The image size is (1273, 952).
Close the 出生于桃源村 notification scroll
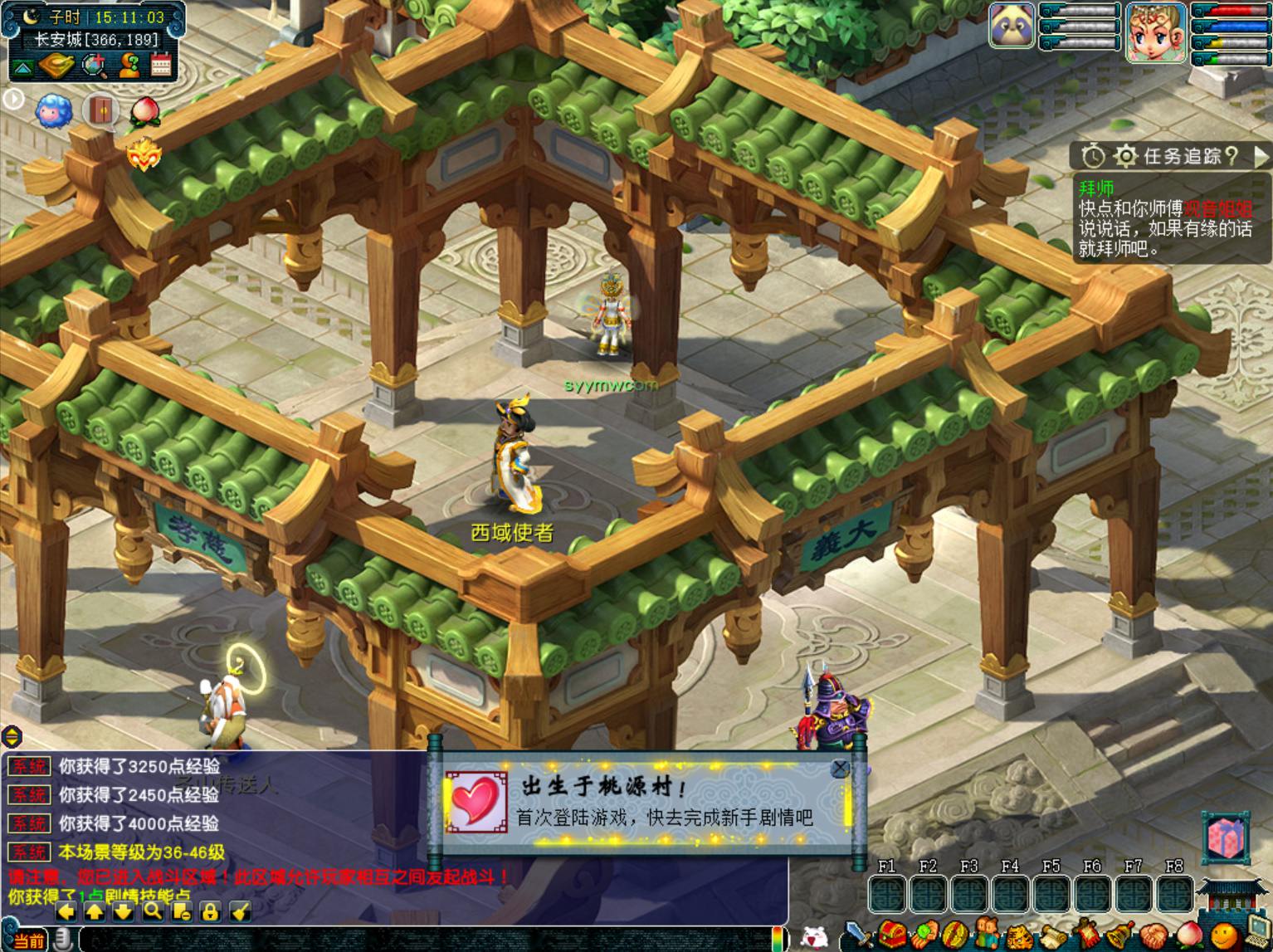click(x=840, y=769)
